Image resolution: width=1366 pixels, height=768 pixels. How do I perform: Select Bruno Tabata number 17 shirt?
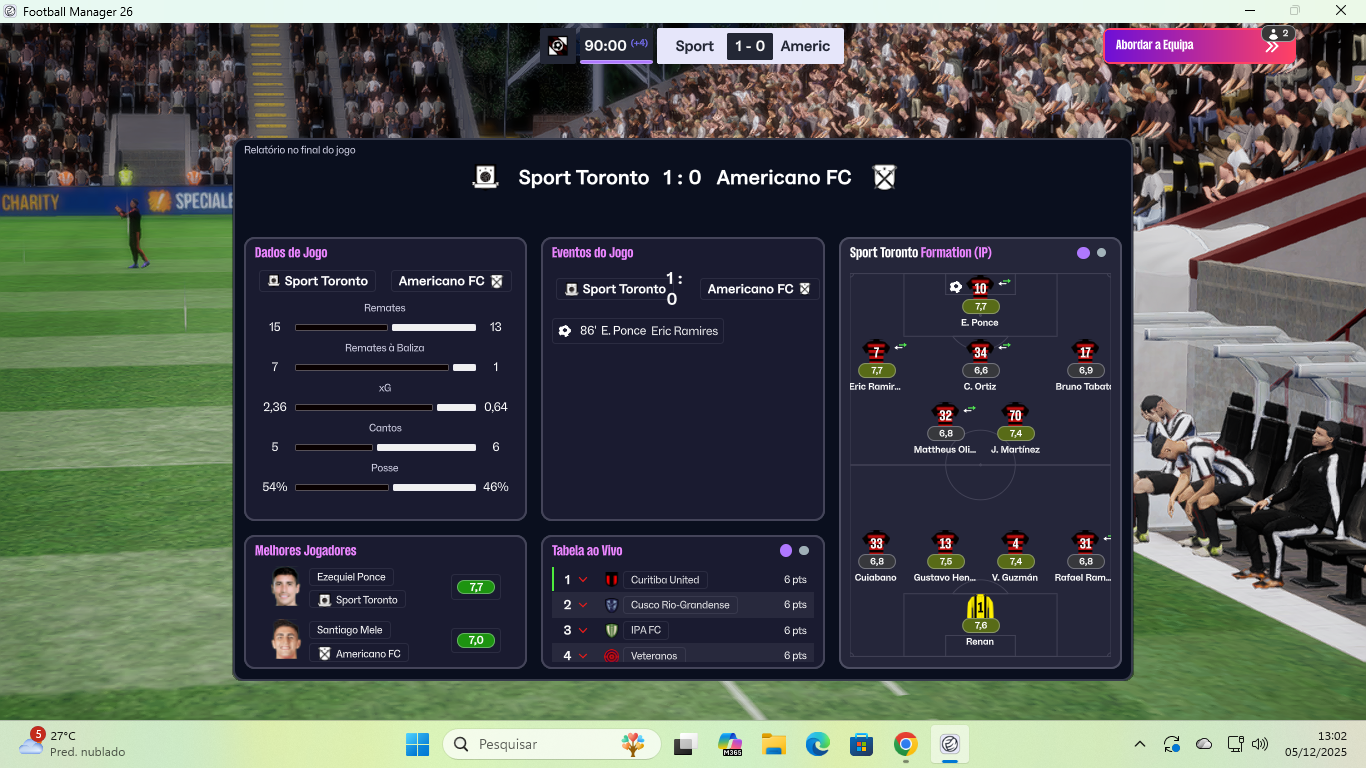pos(1085,352)
